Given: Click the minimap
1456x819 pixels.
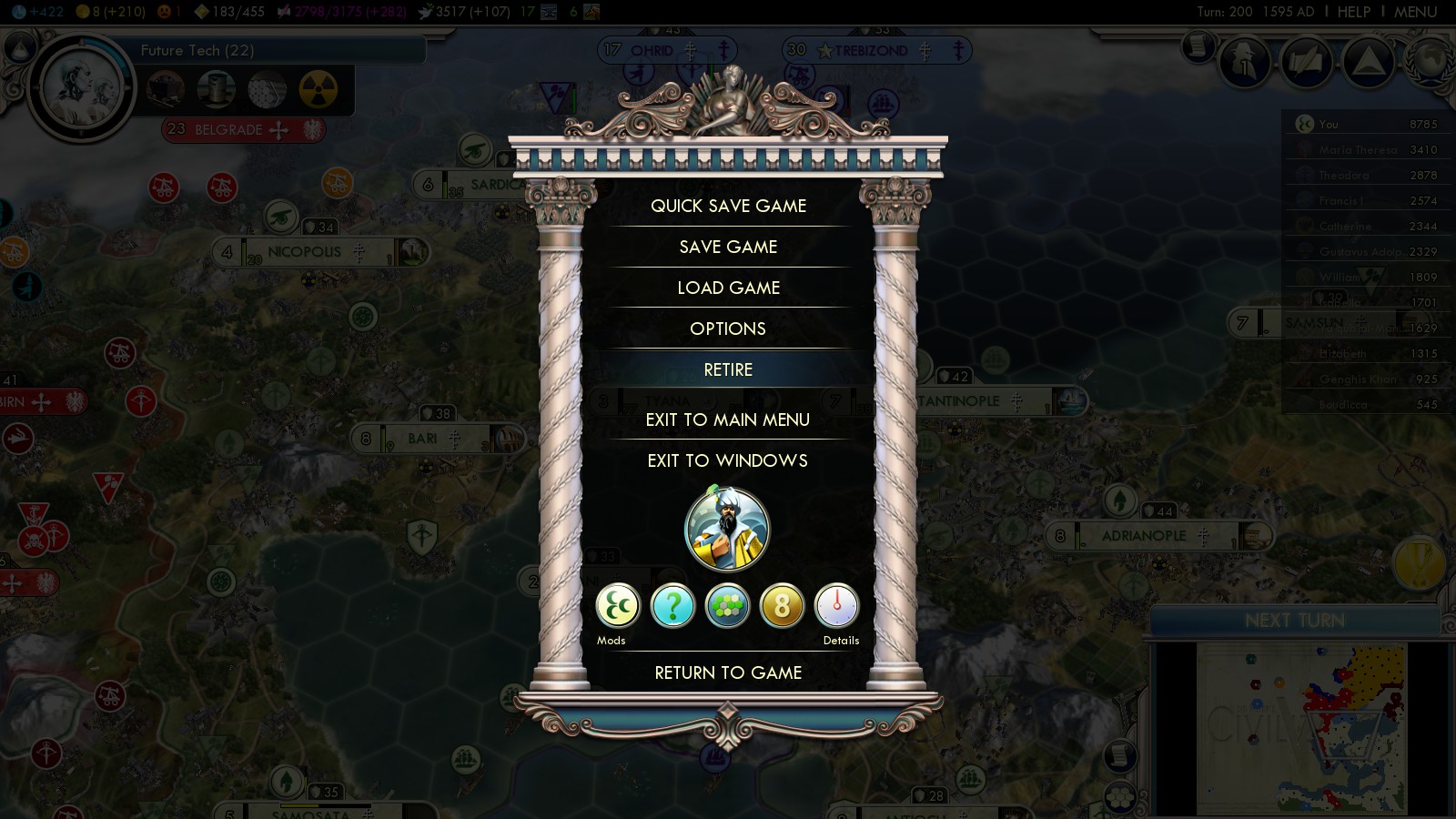Looking at the screenshot, I should pos(1301,728).
